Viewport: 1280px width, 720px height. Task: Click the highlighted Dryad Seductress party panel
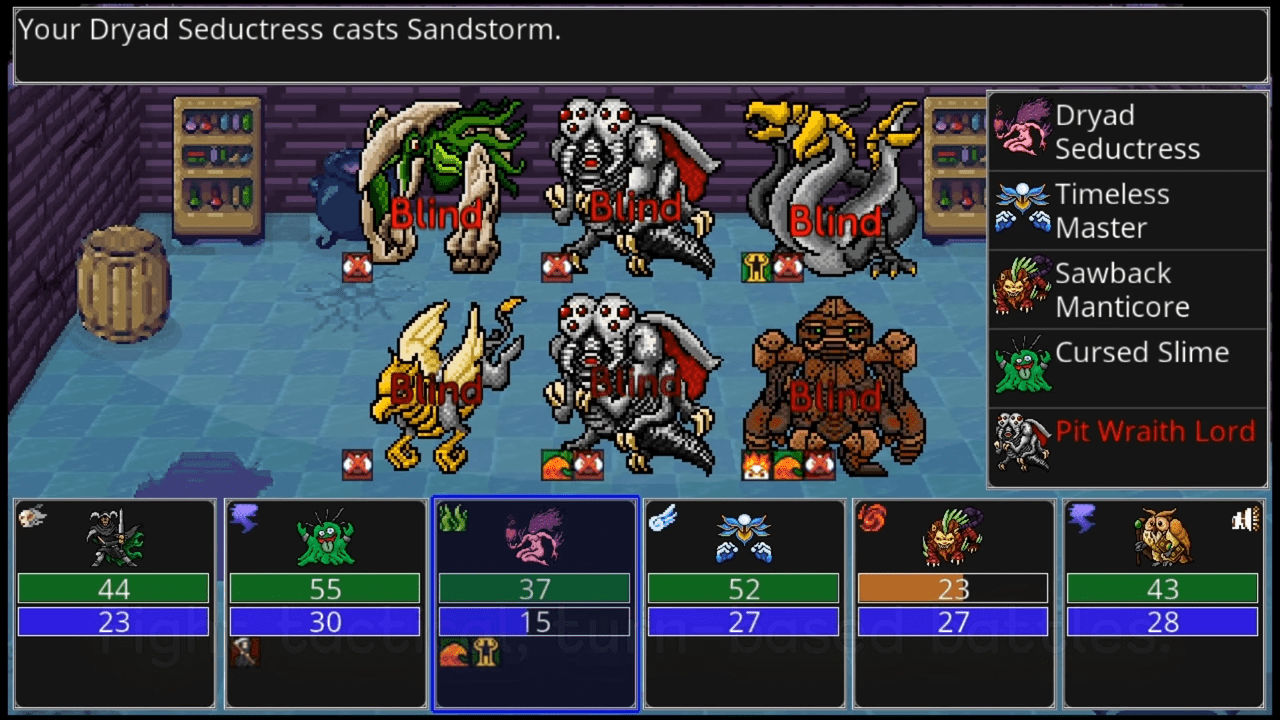(x=535, y=604)
